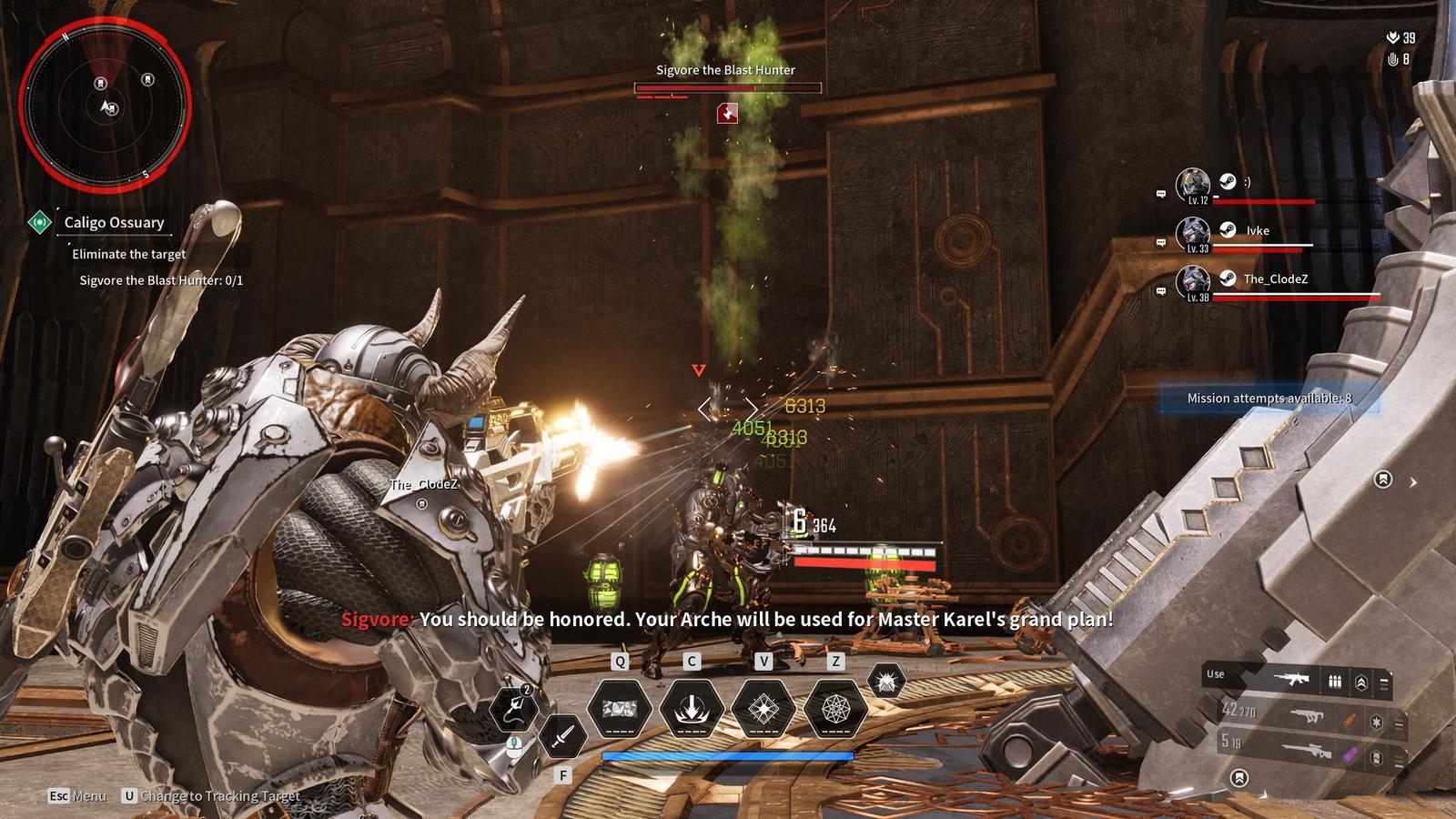Select The_ClodeZ's Lv. 38 party portrait

tap(1192, 282)
